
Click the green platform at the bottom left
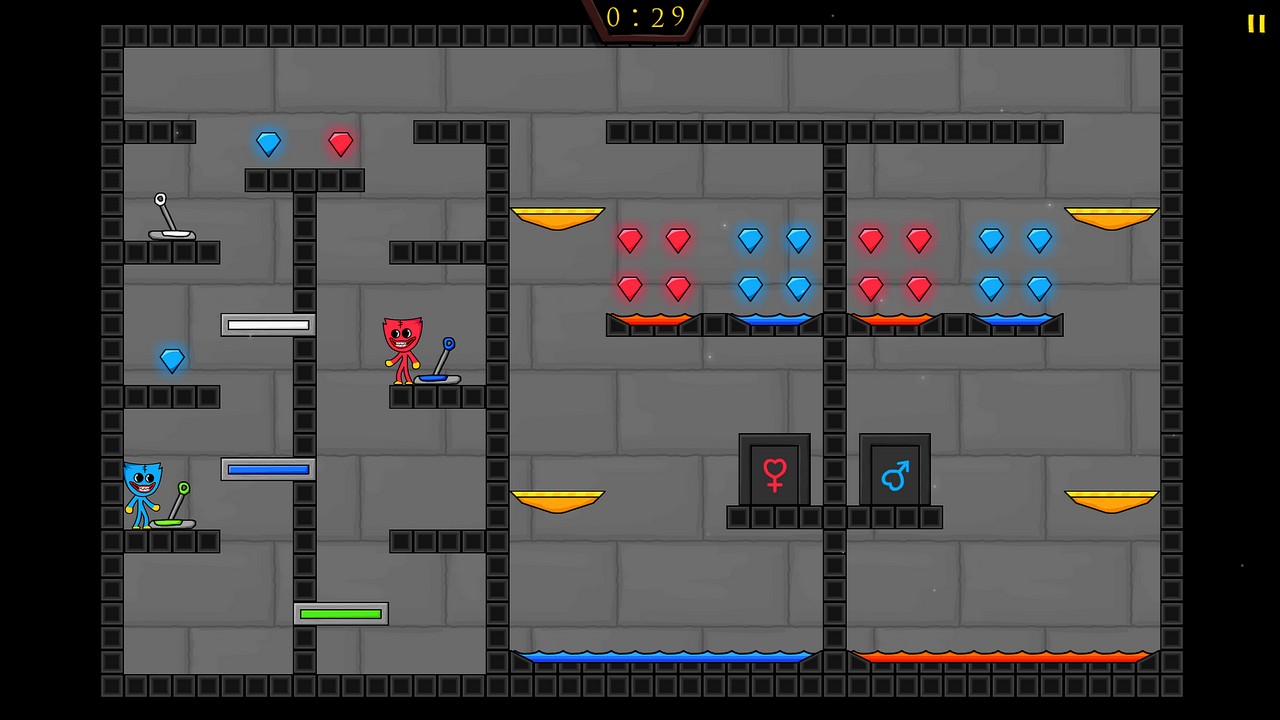click(x=342, y=613)
